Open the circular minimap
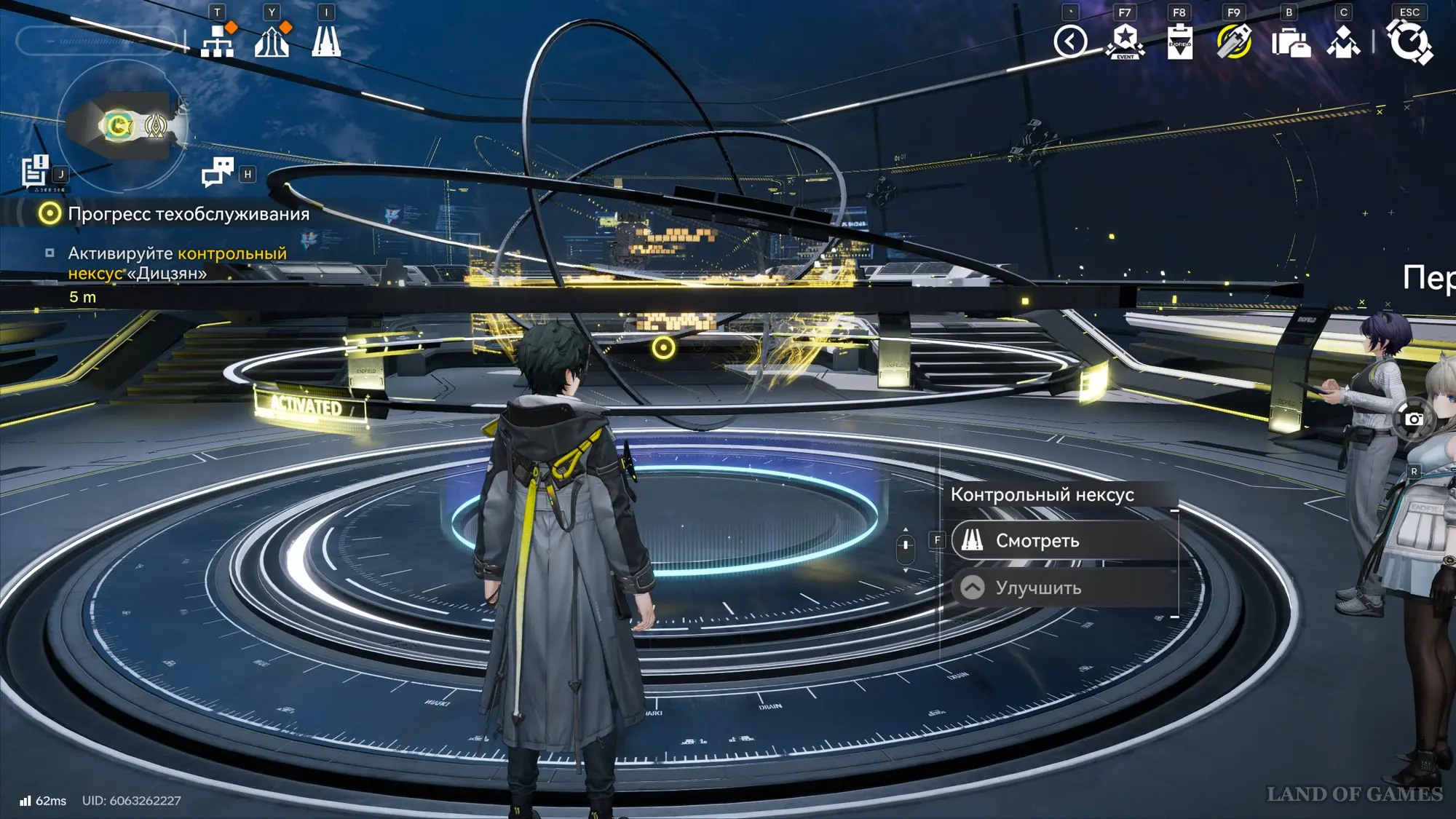 (122, 126)
